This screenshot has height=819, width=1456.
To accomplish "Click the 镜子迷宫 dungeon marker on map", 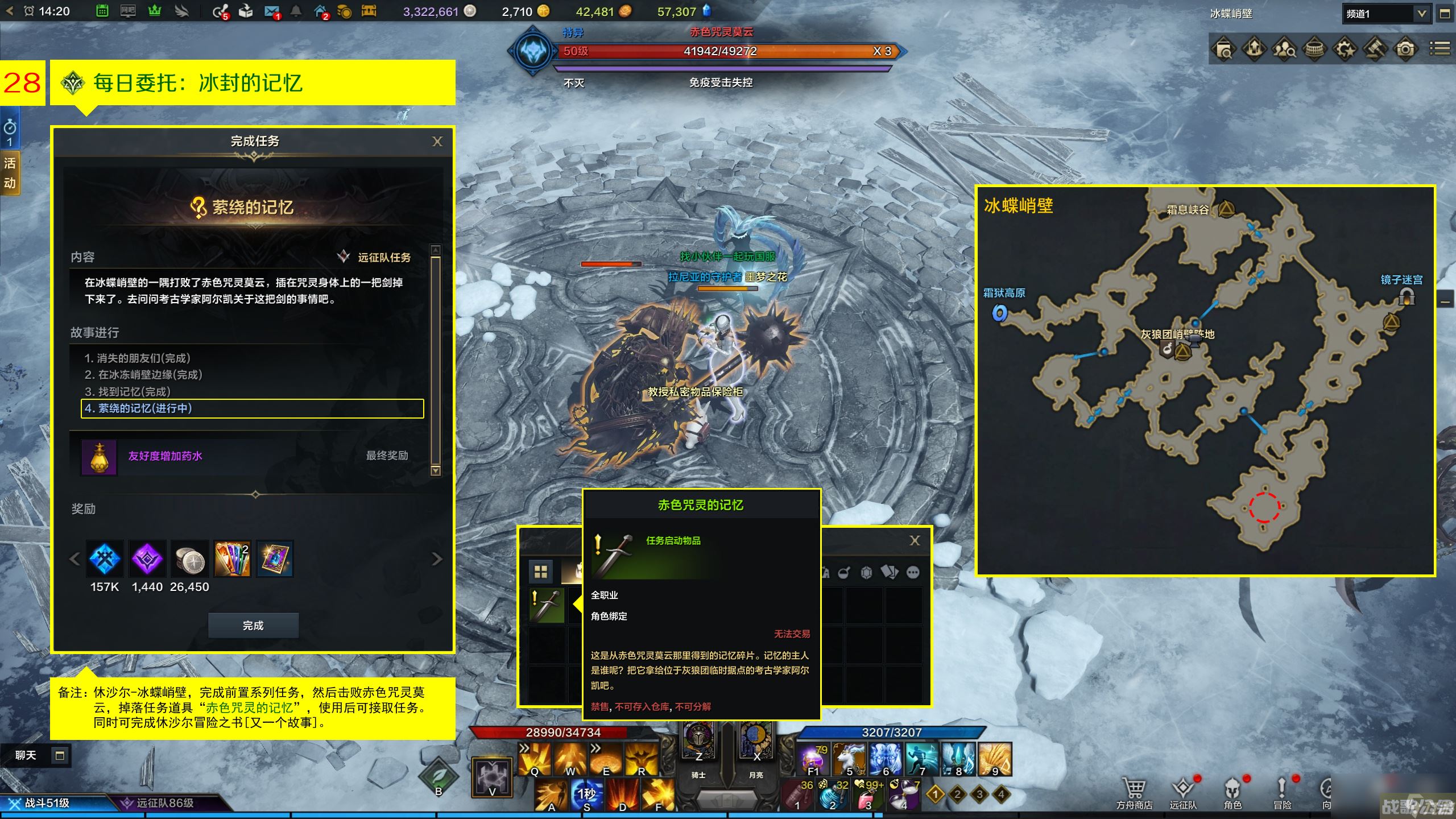I will (1407, 297).
